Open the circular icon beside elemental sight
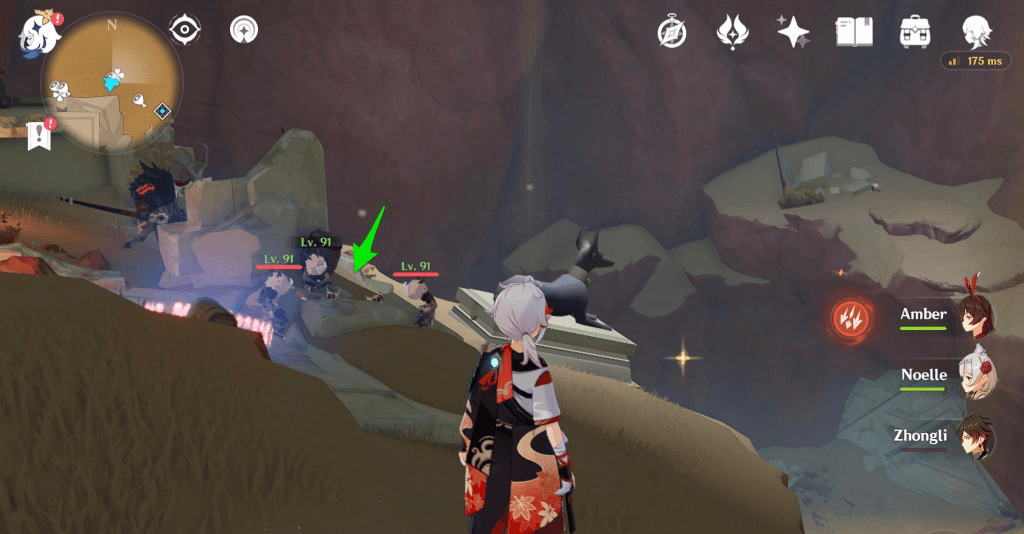1024x534 pixels. point(243,30)
